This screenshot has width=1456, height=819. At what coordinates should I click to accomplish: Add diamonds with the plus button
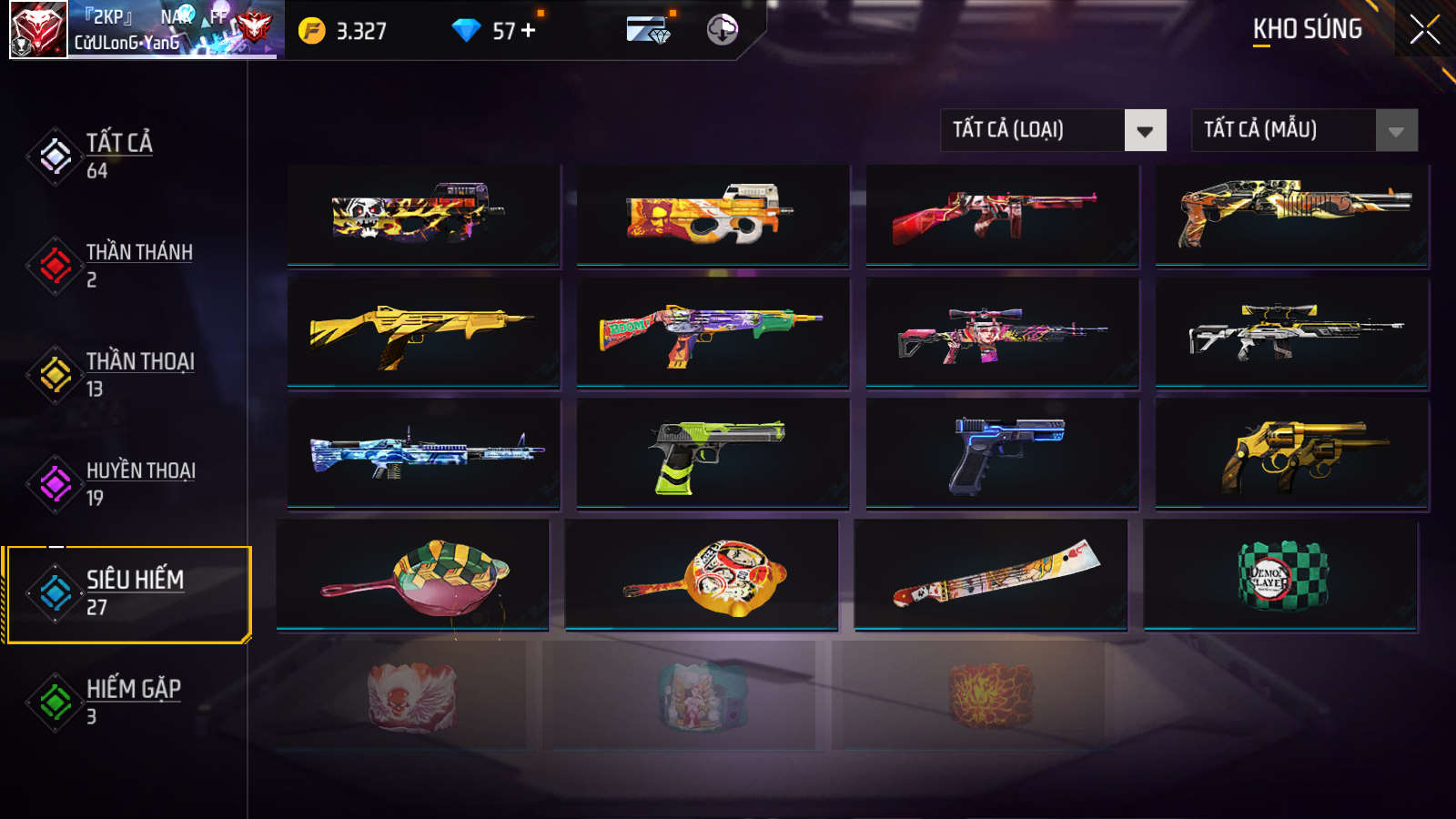529,30
